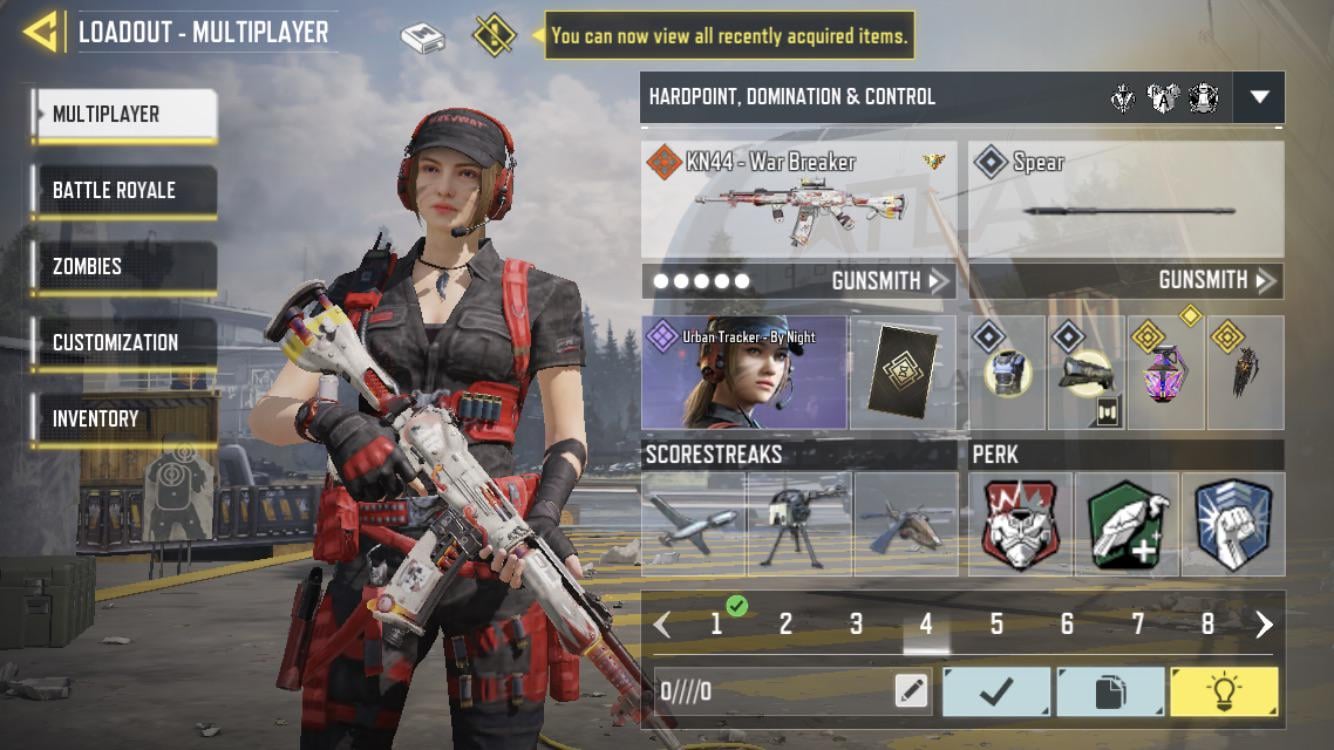Open the red perk slot
This screenshot has height=750, width=1334.
click(1020, 524)
